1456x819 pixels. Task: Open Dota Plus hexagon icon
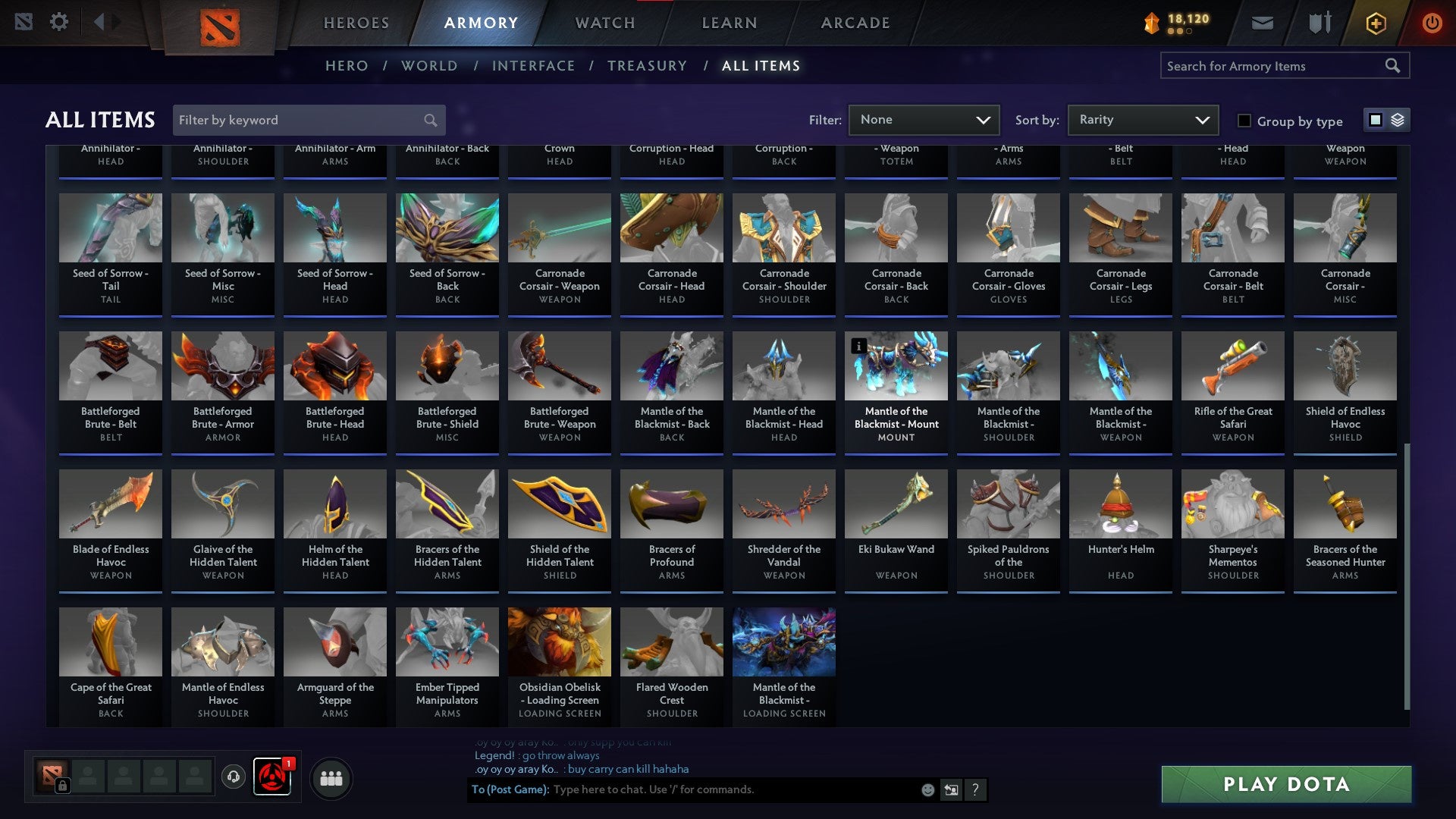pyautogui.click(x=1375, y=23)
